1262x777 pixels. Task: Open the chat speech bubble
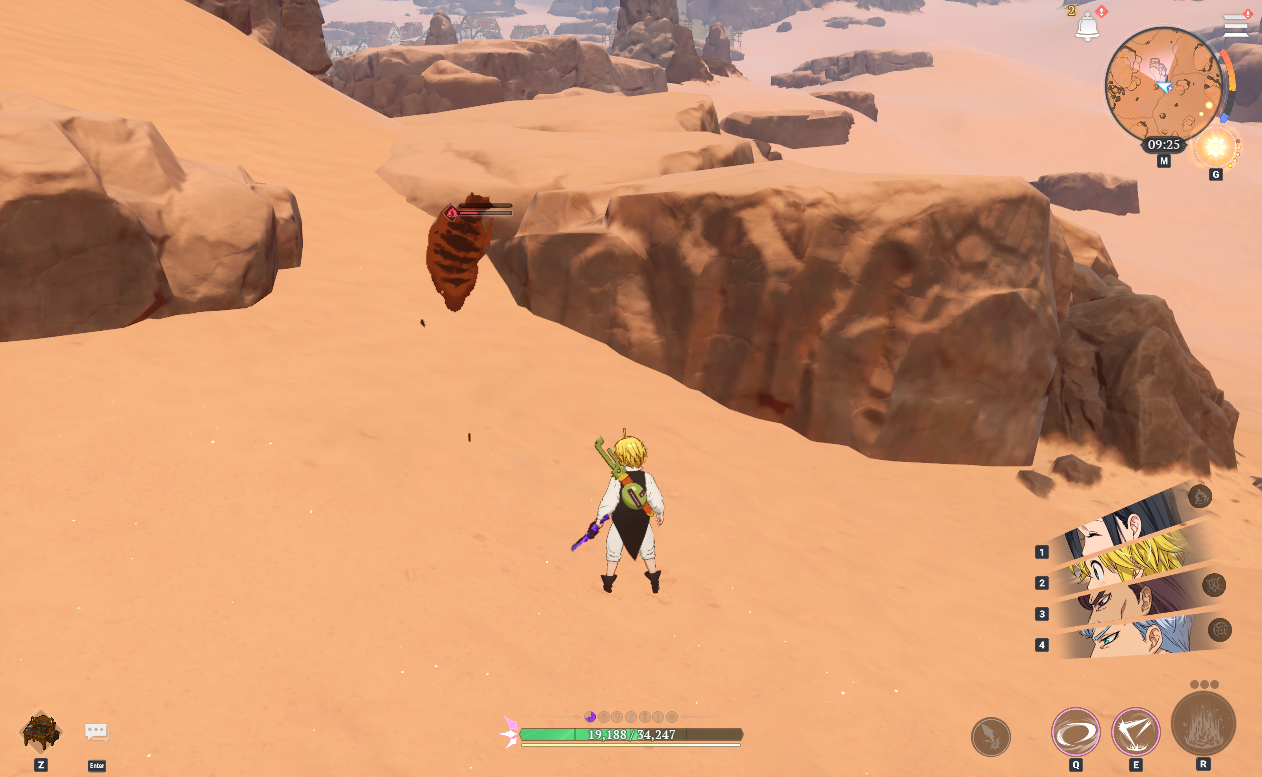pyautogui.click(x=97, y=732)
